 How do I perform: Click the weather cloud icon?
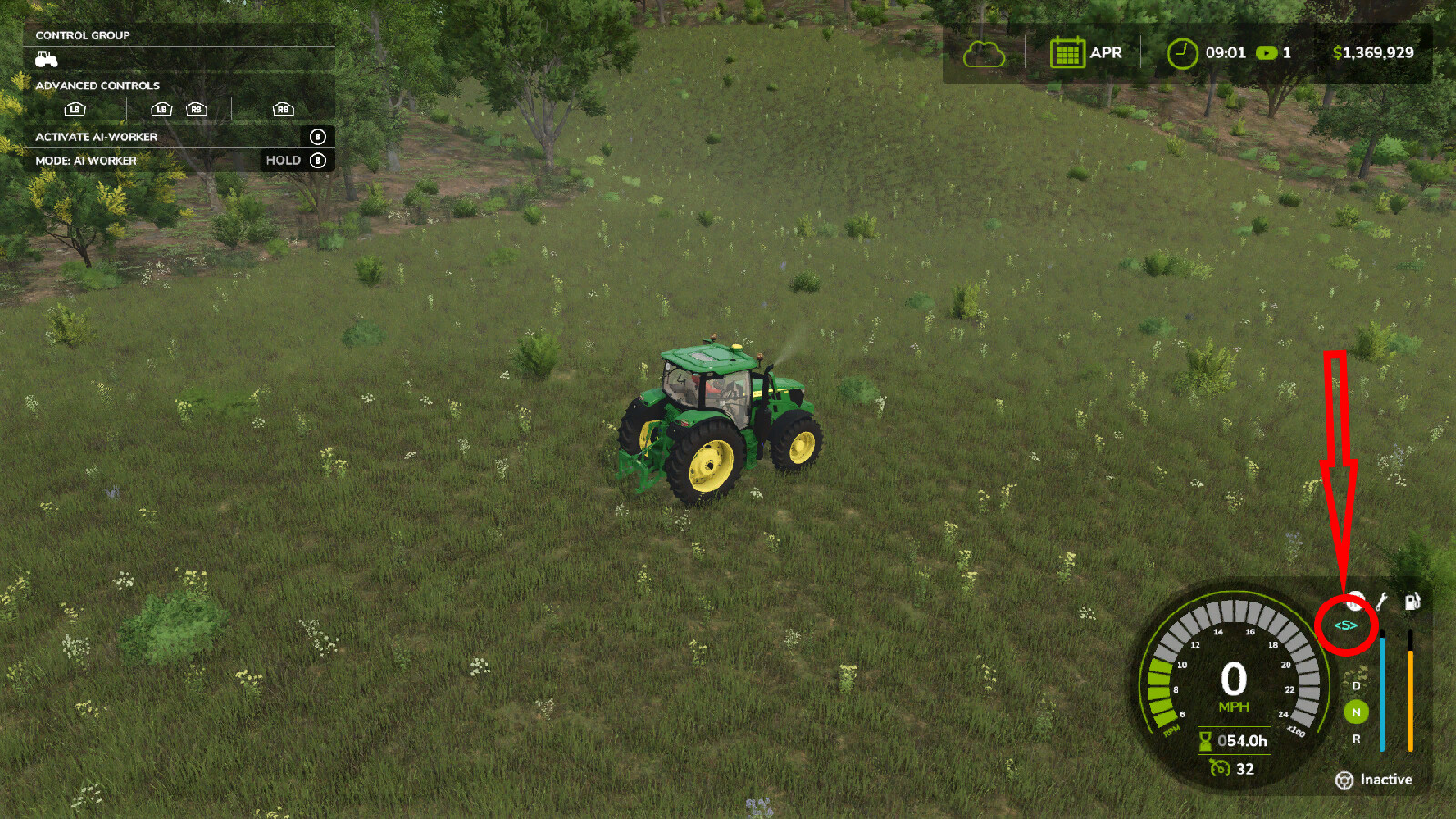click(x=986, y=52)
